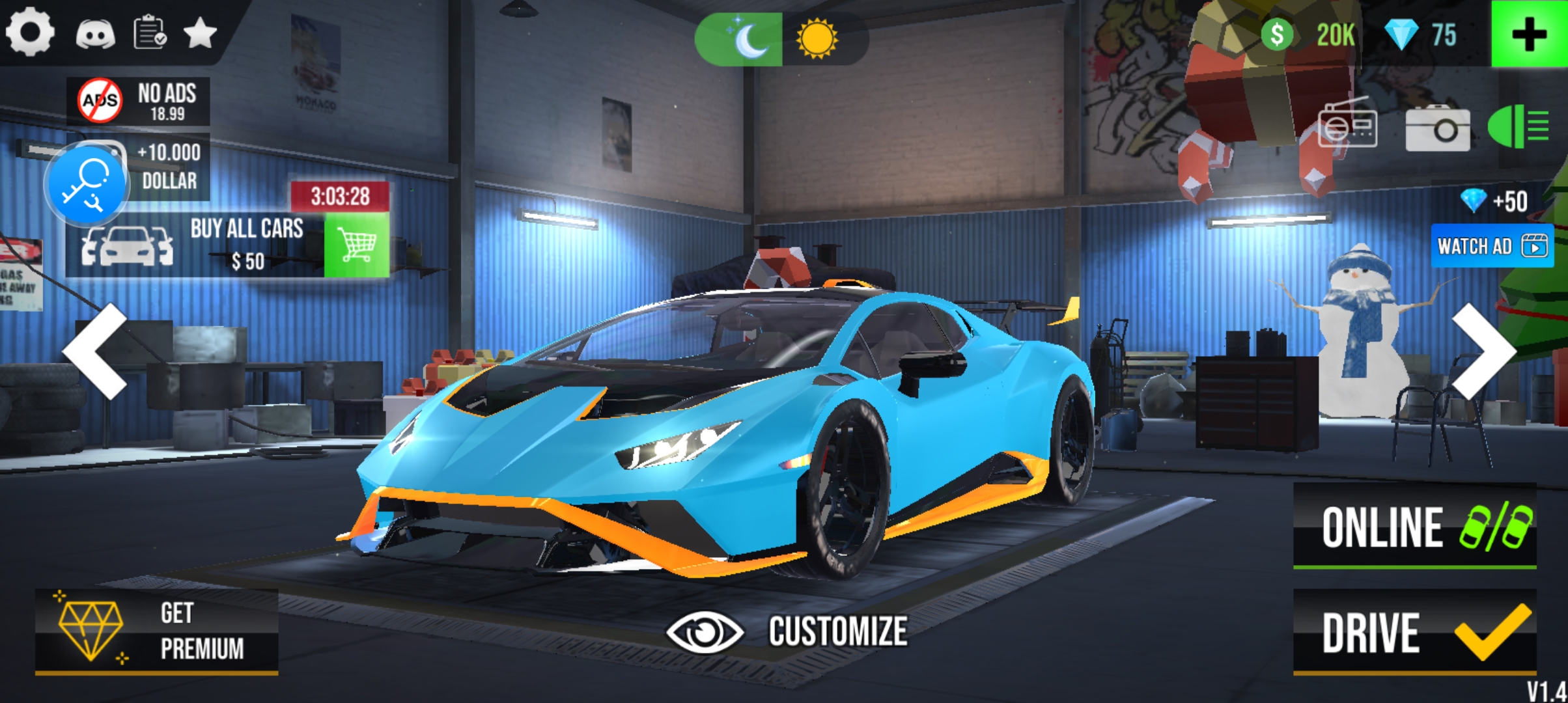Switch garage to sun daytime mode
1568x703 pixels.
pyautogui.click(x=817, y=39)
